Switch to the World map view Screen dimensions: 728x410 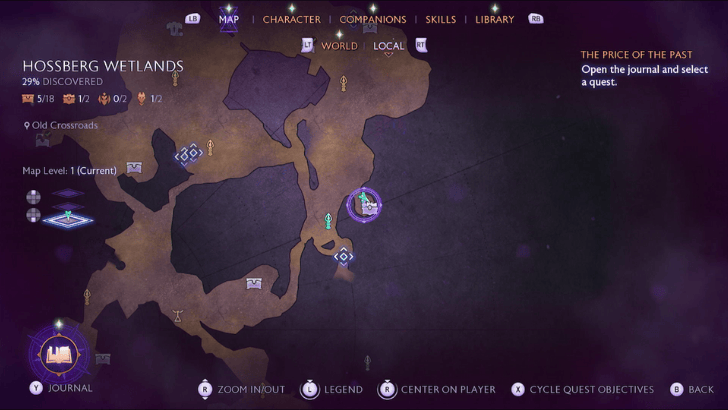click(339, 46)
